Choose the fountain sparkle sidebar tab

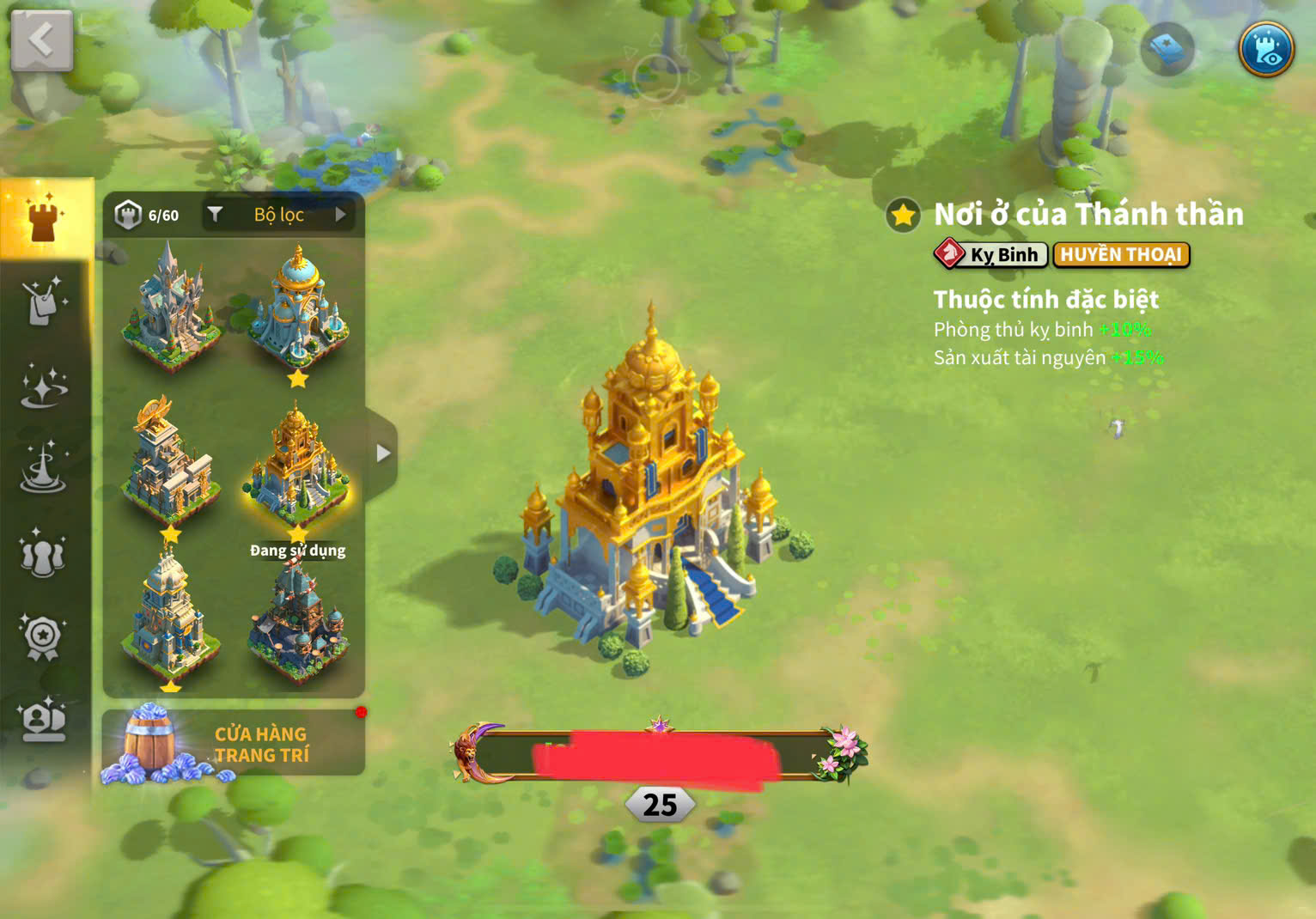coord(44,469)
